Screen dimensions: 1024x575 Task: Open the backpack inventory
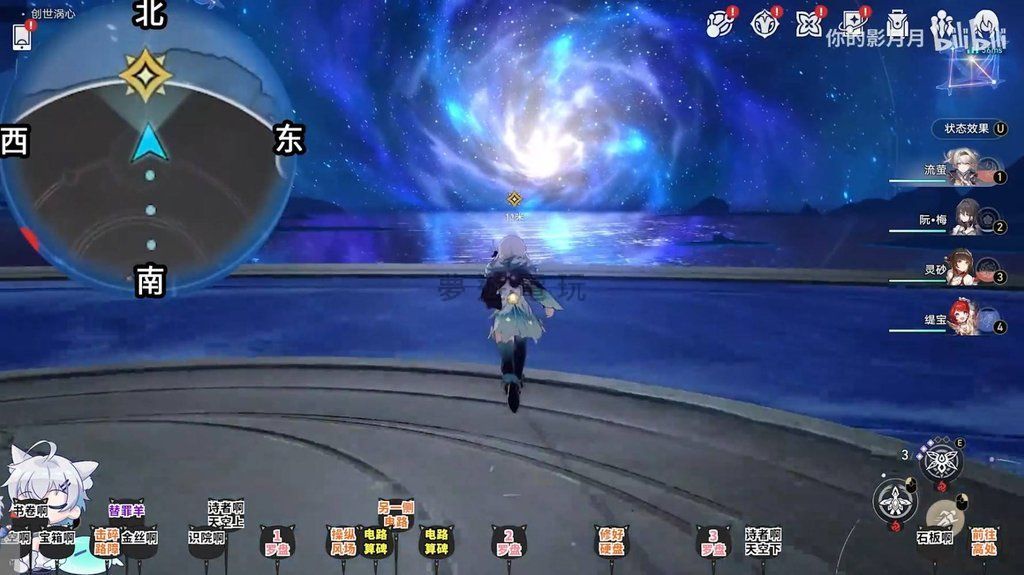[x=897, y=24]
